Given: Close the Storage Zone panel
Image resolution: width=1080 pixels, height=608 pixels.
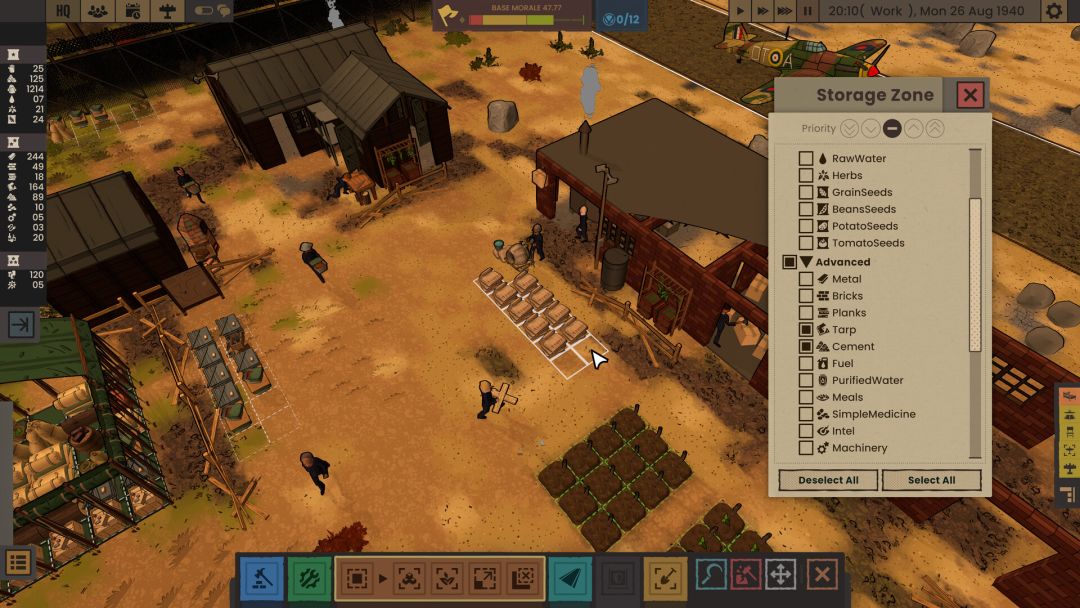Looking at the screenshot, I should (x=970, y=95).
